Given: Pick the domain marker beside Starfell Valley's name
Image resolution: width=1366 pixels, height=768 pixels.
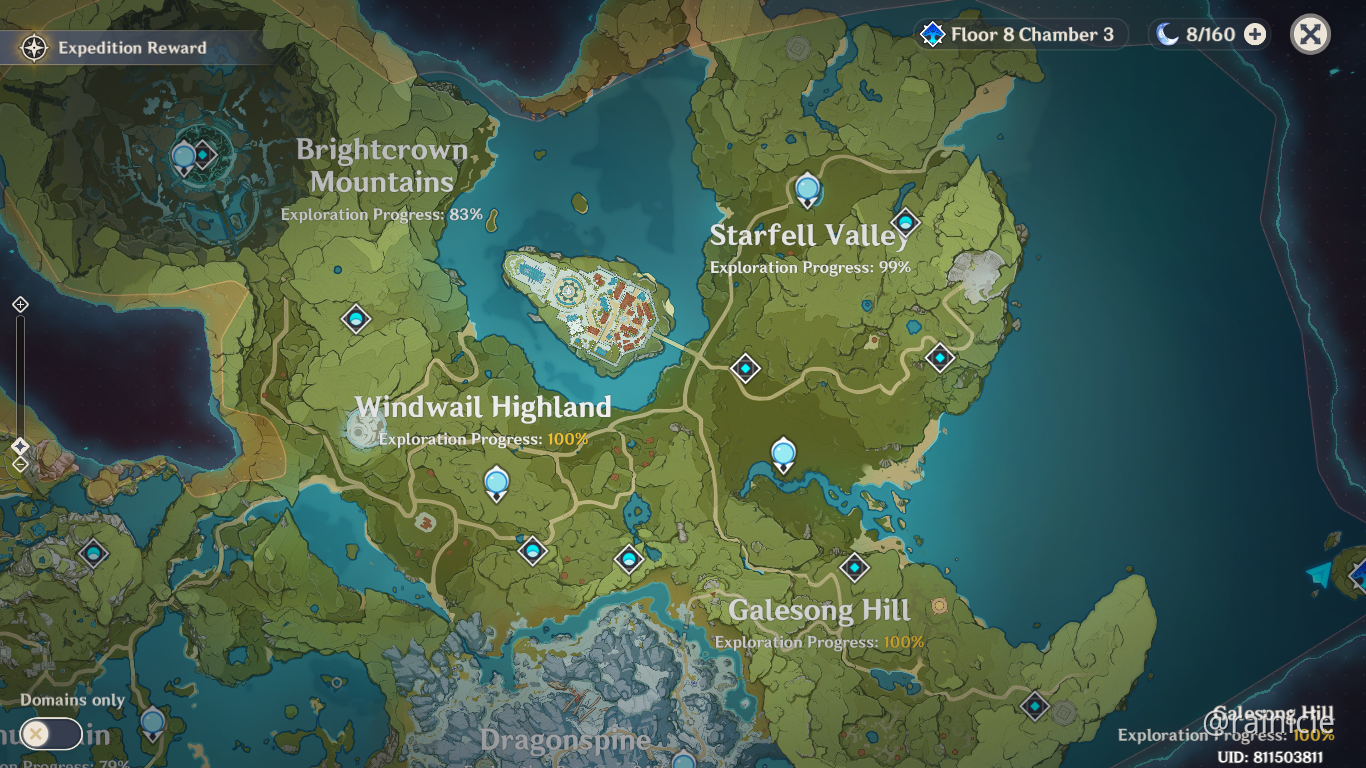Looking at the screenshot, I should (x=905, y=222).
